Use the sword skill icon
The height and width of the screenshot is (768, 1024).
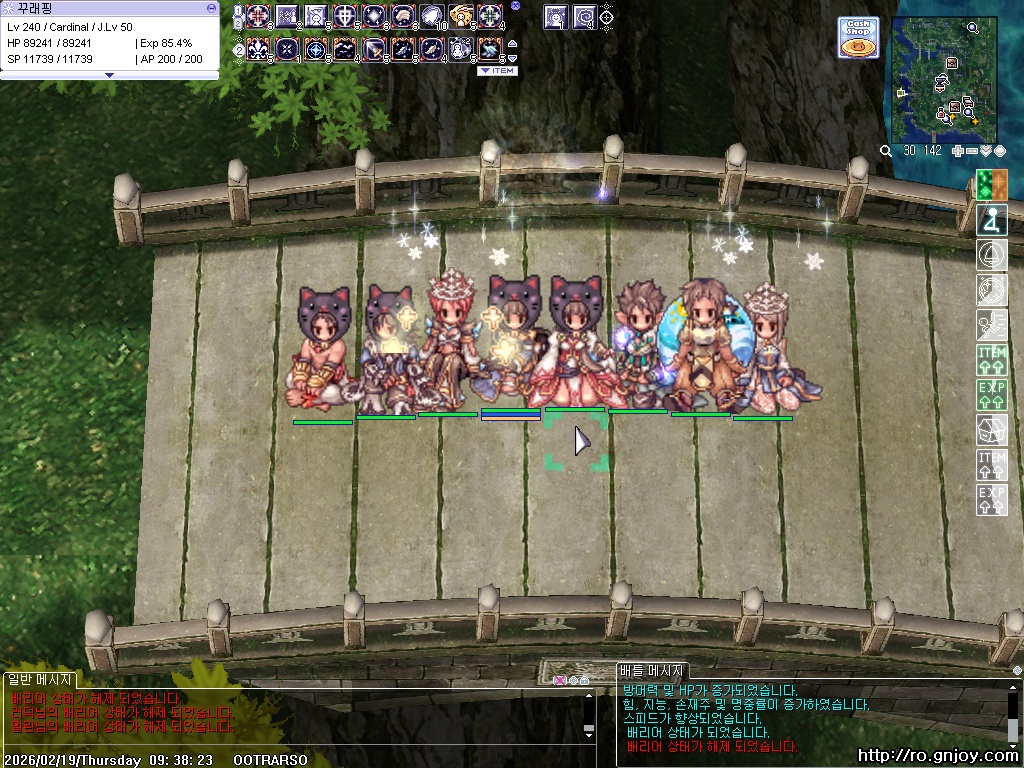374,48
